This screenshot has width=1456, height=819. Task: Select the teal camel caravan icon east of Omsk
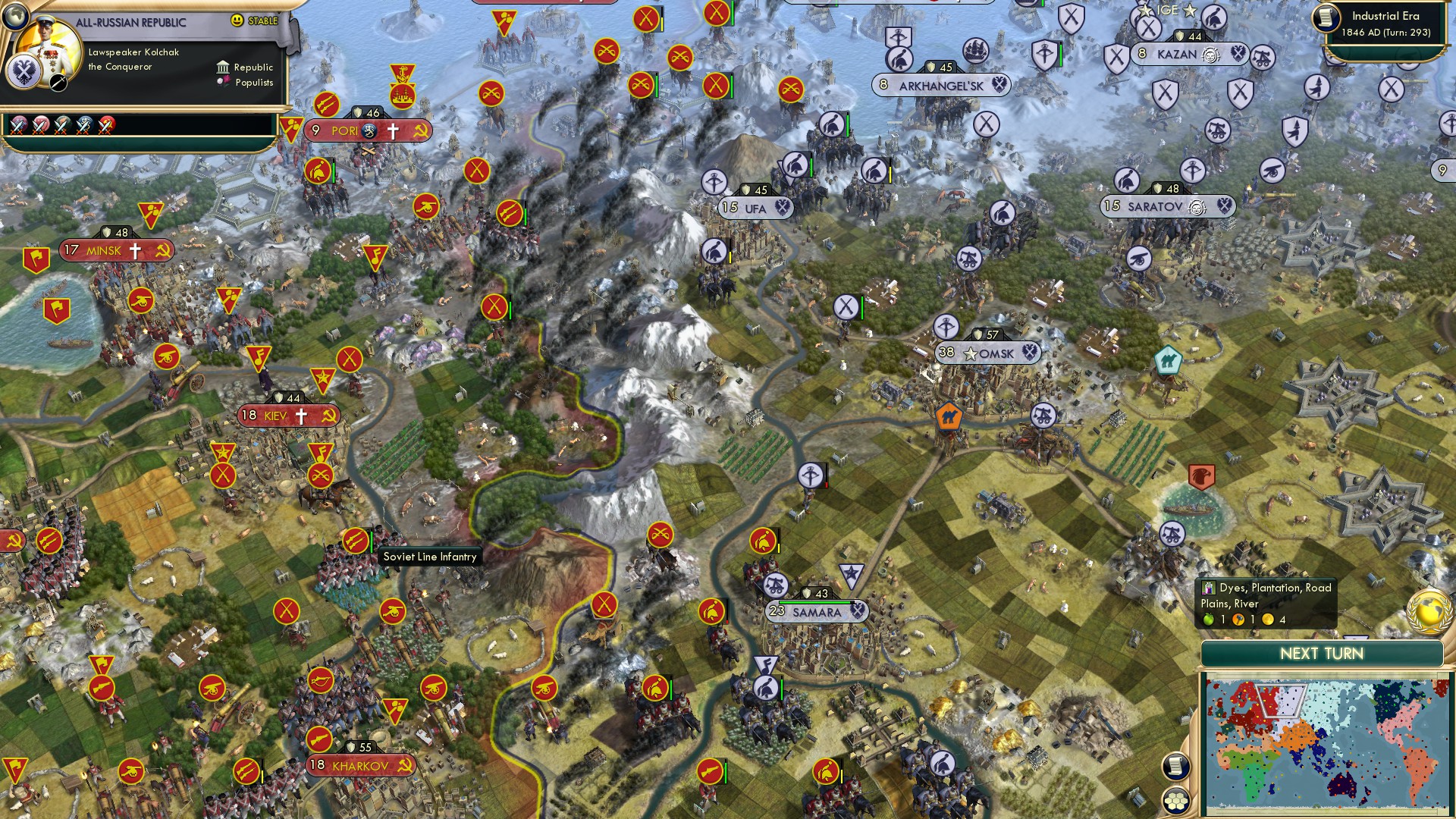click(1169, 362)
